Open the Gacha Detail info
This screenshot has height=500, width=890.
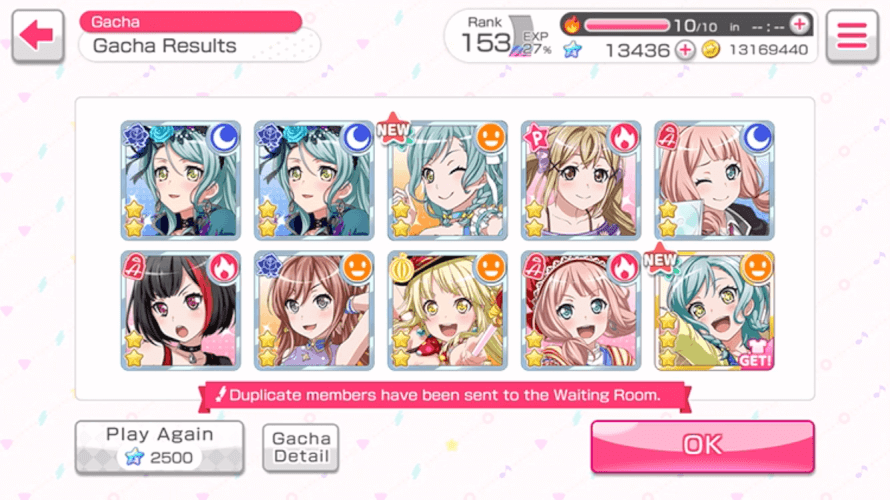pos(301,447)
